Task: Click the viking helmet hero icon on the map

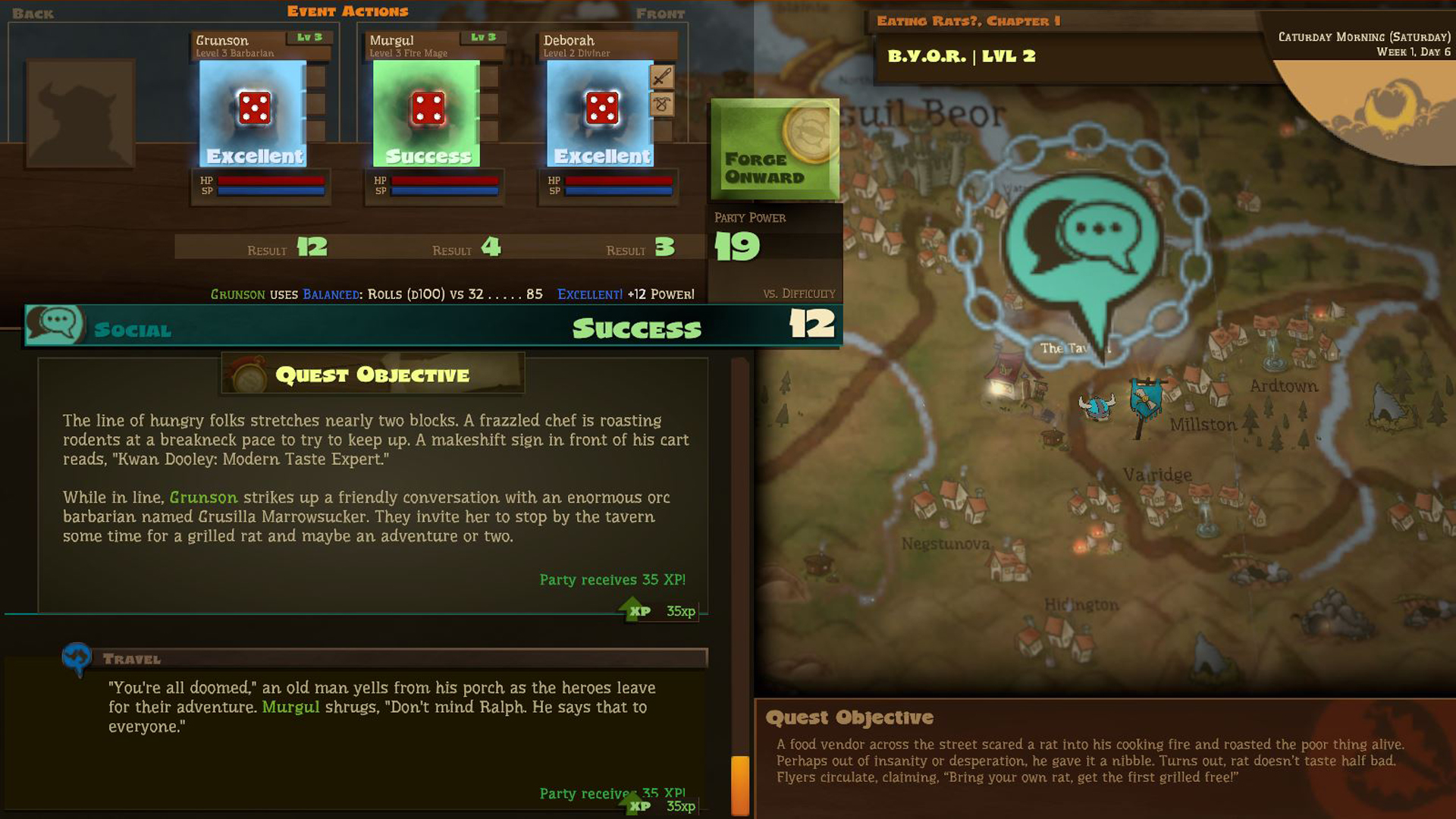Action: (x=1099, y=405)
